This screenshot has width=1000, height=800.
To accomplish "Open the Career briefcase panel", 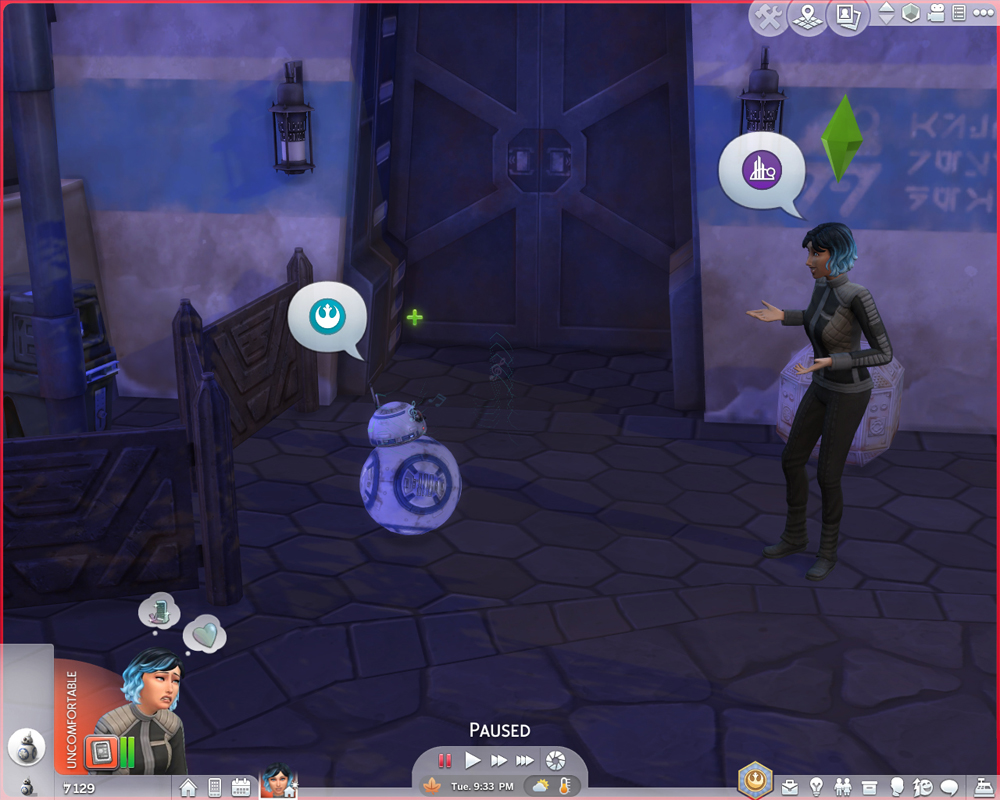I will coord(791,787).
